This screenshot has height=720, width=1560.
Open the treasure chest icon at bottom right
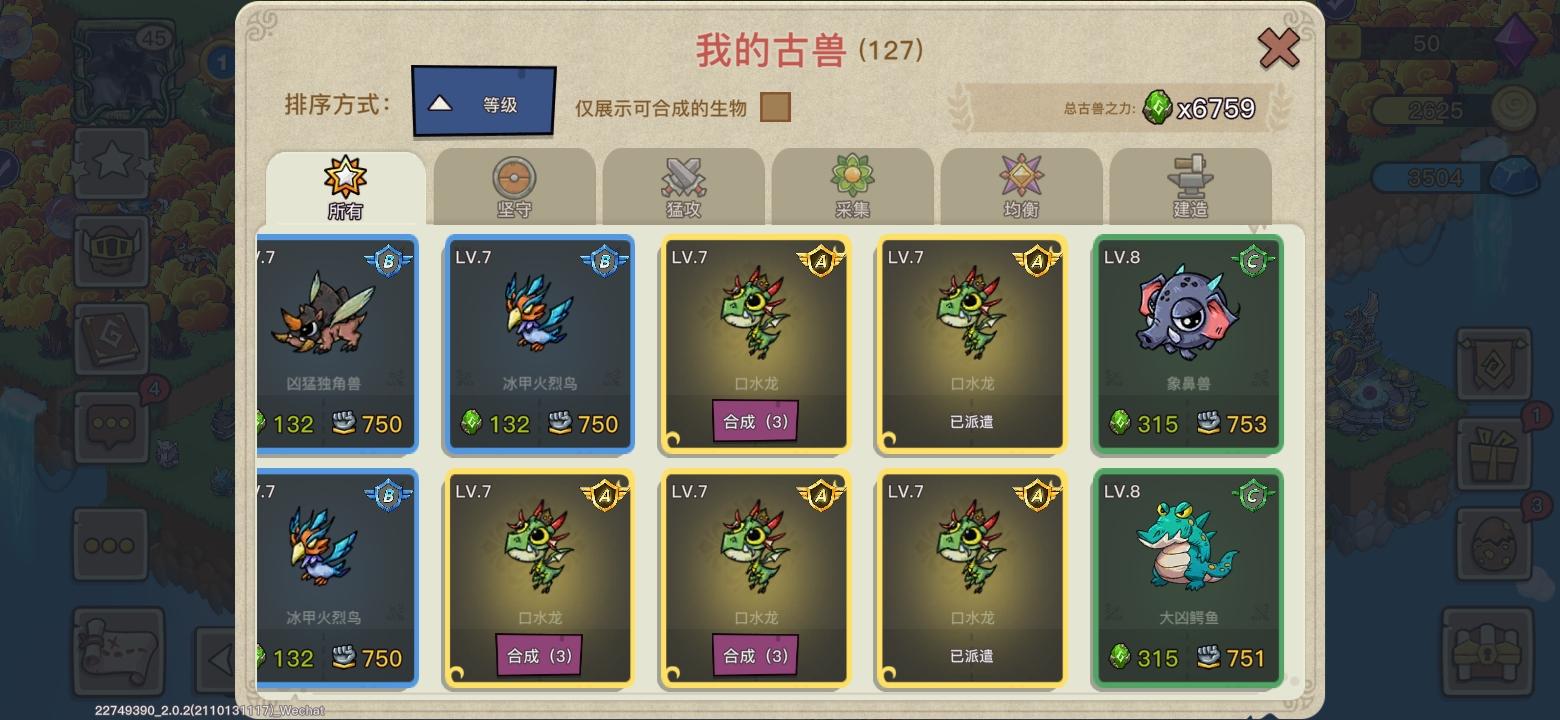coord(1490,650)
